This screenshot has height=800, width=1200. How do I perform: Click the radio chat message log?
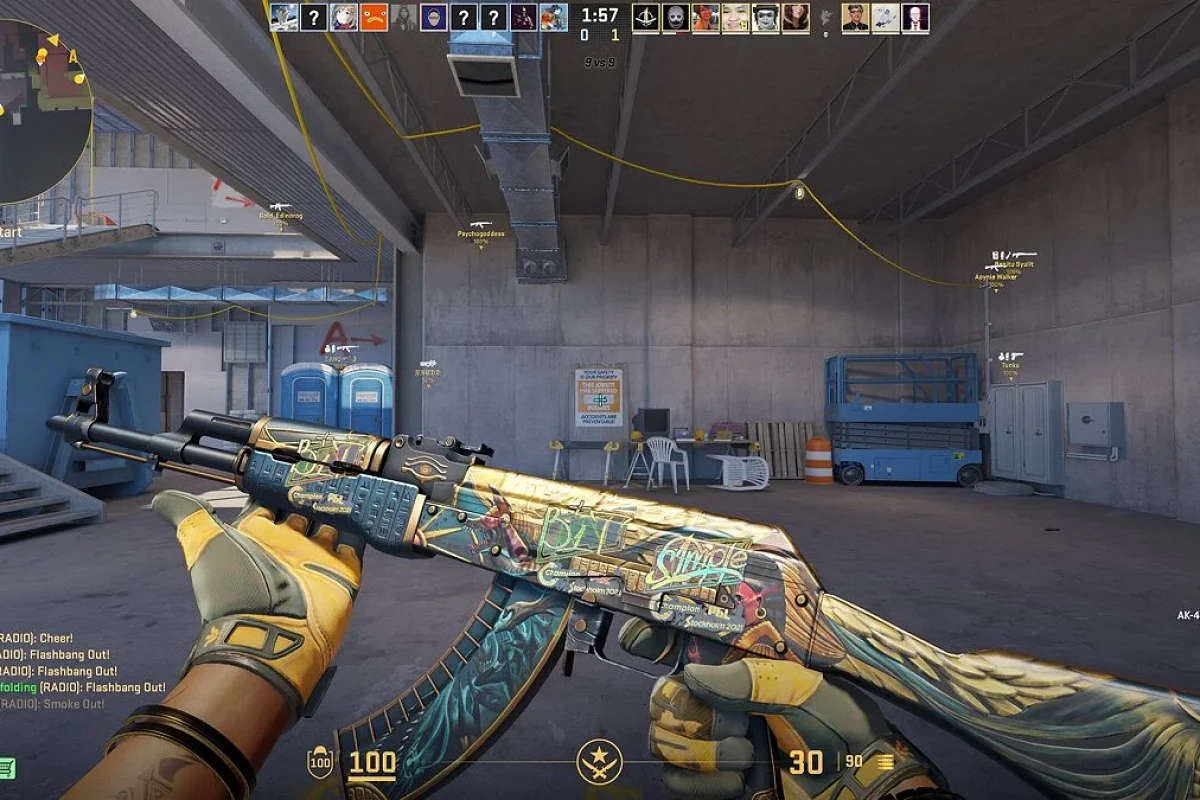pyautogui.click(x=60, y=670)
